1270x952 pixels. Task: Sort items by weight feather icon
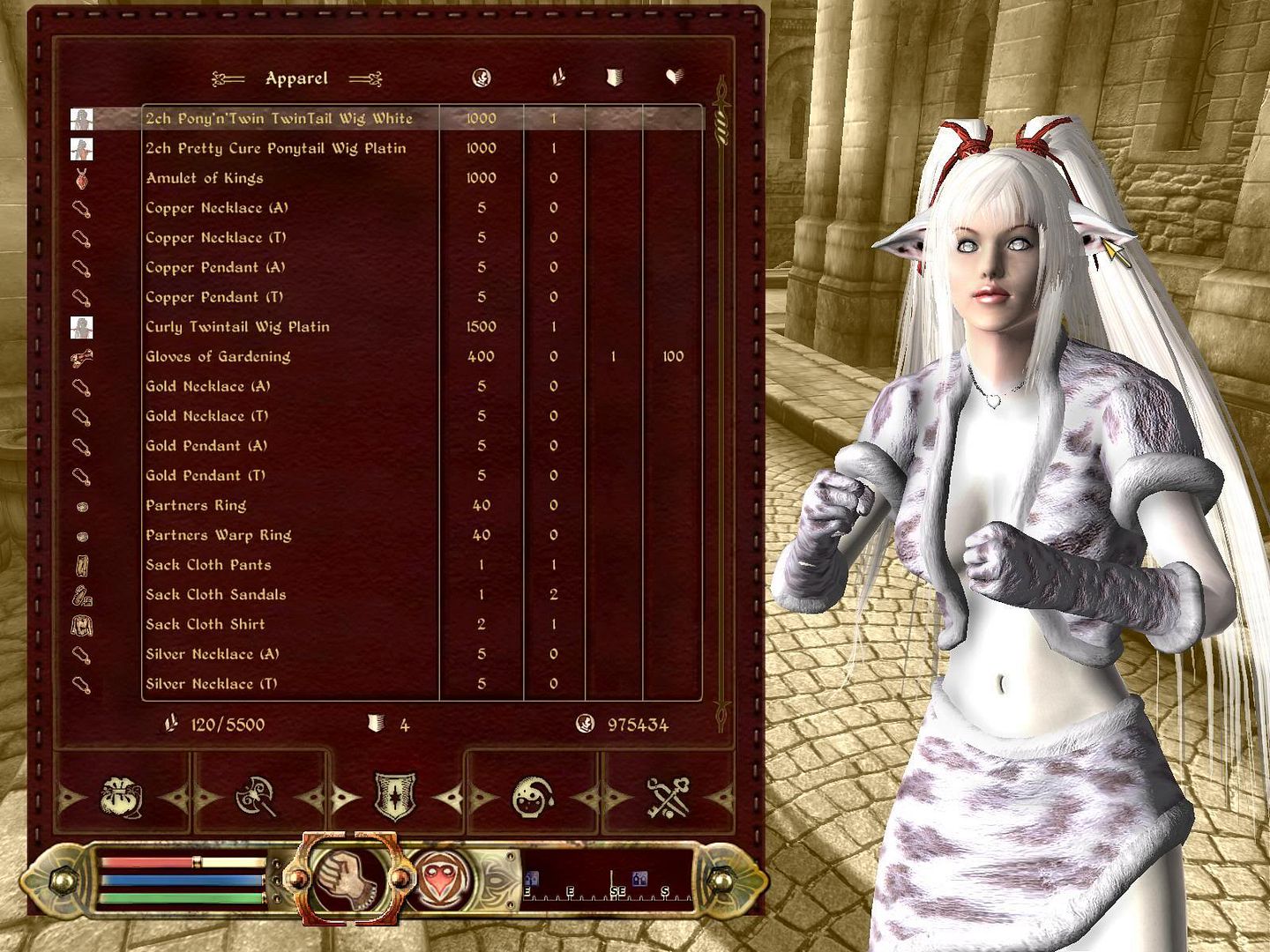[x=557, y=78]
